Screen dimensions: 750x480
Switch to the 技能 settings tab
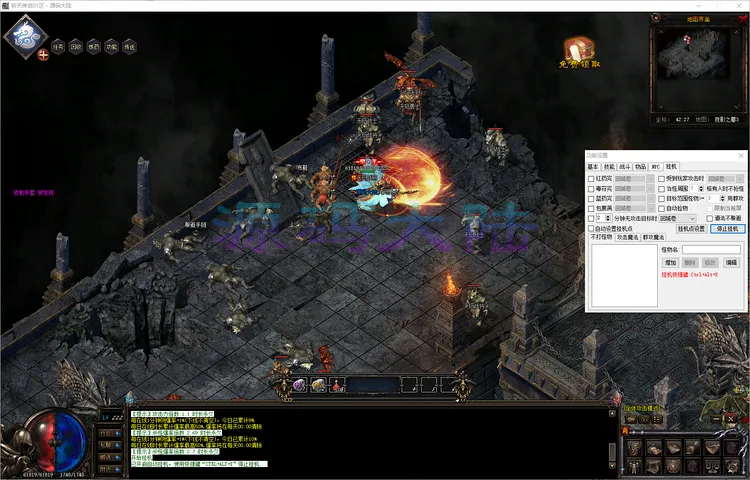point(610,166)
